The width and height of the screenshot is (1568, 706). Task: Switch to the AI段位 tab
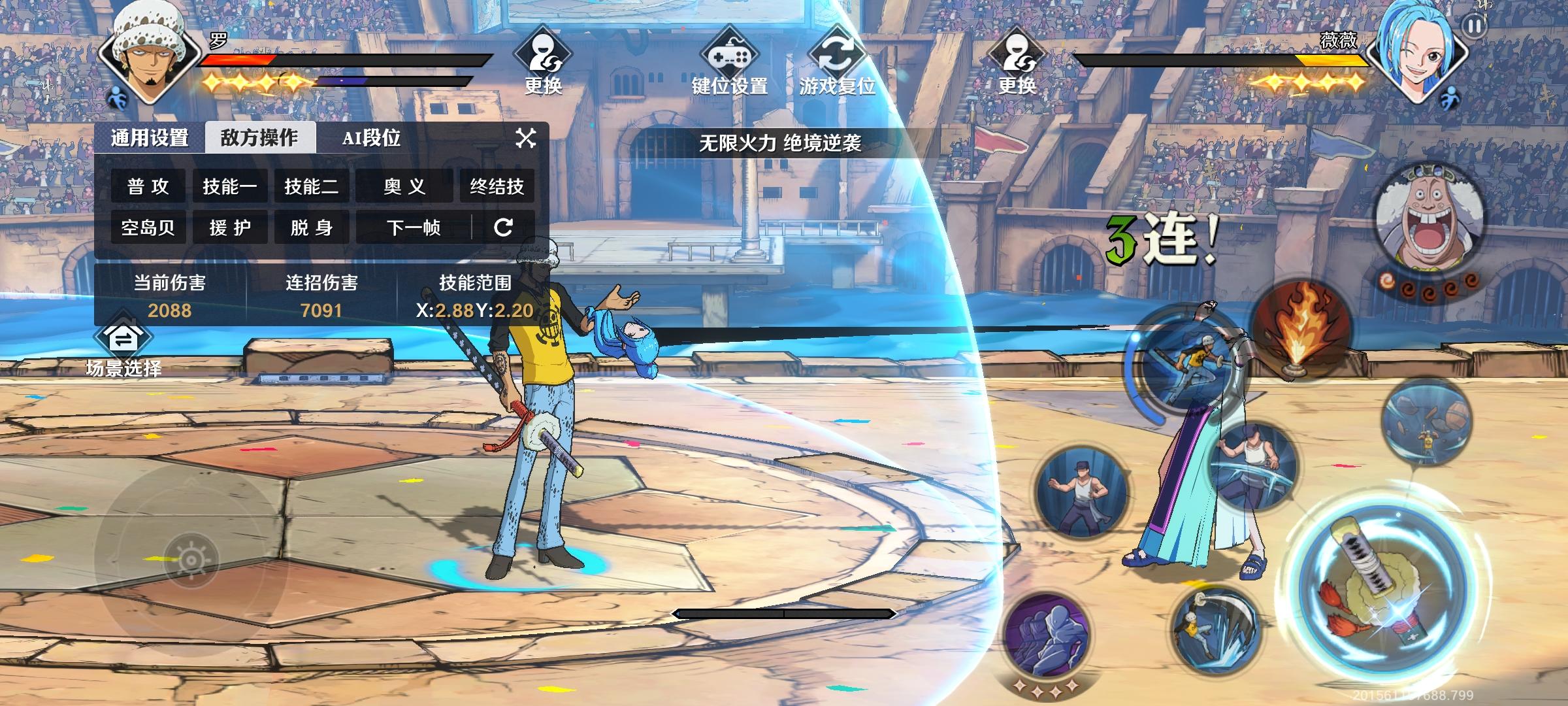370,137
